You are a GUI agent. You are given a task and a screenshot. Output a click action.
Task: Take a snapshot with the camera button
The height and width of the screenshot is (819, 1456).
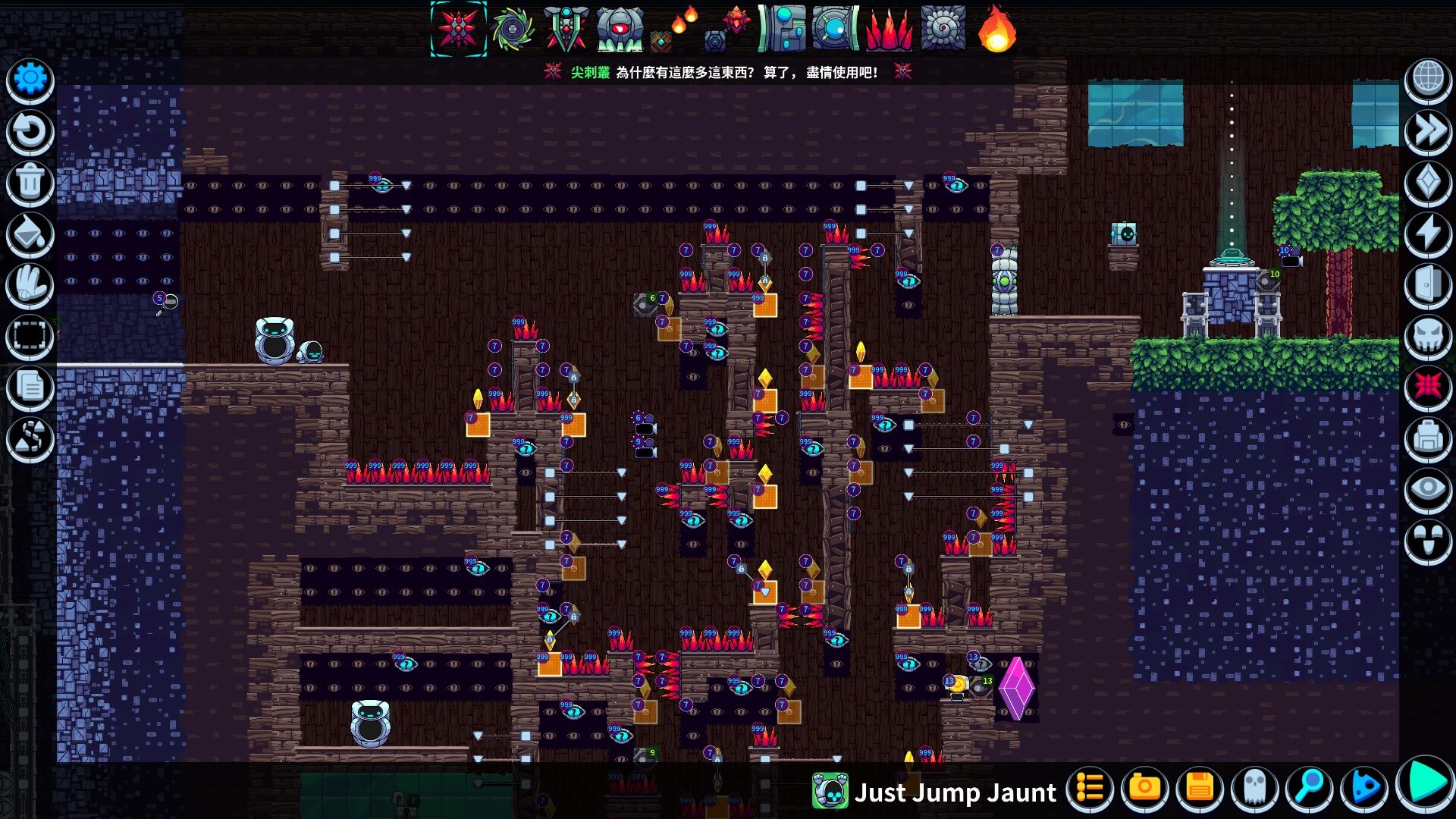click(x=1144, y=789)
